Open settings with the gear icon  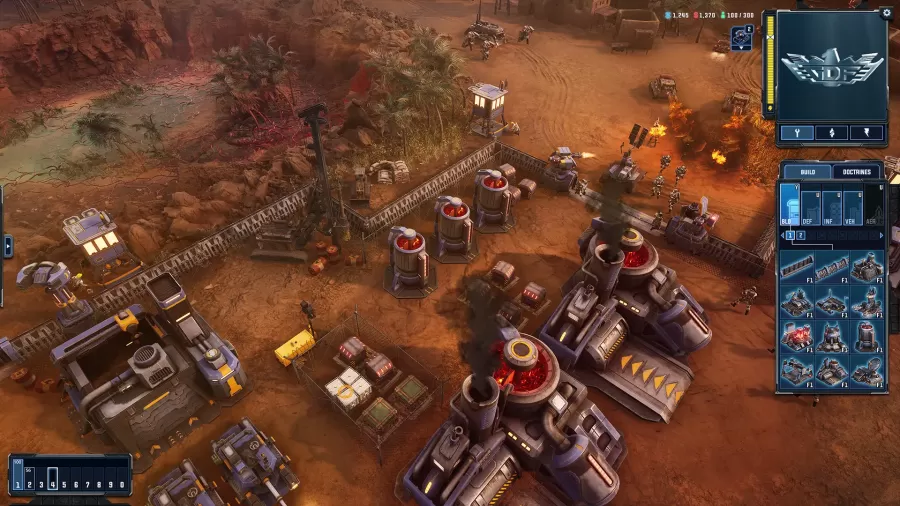click(886, 13)
